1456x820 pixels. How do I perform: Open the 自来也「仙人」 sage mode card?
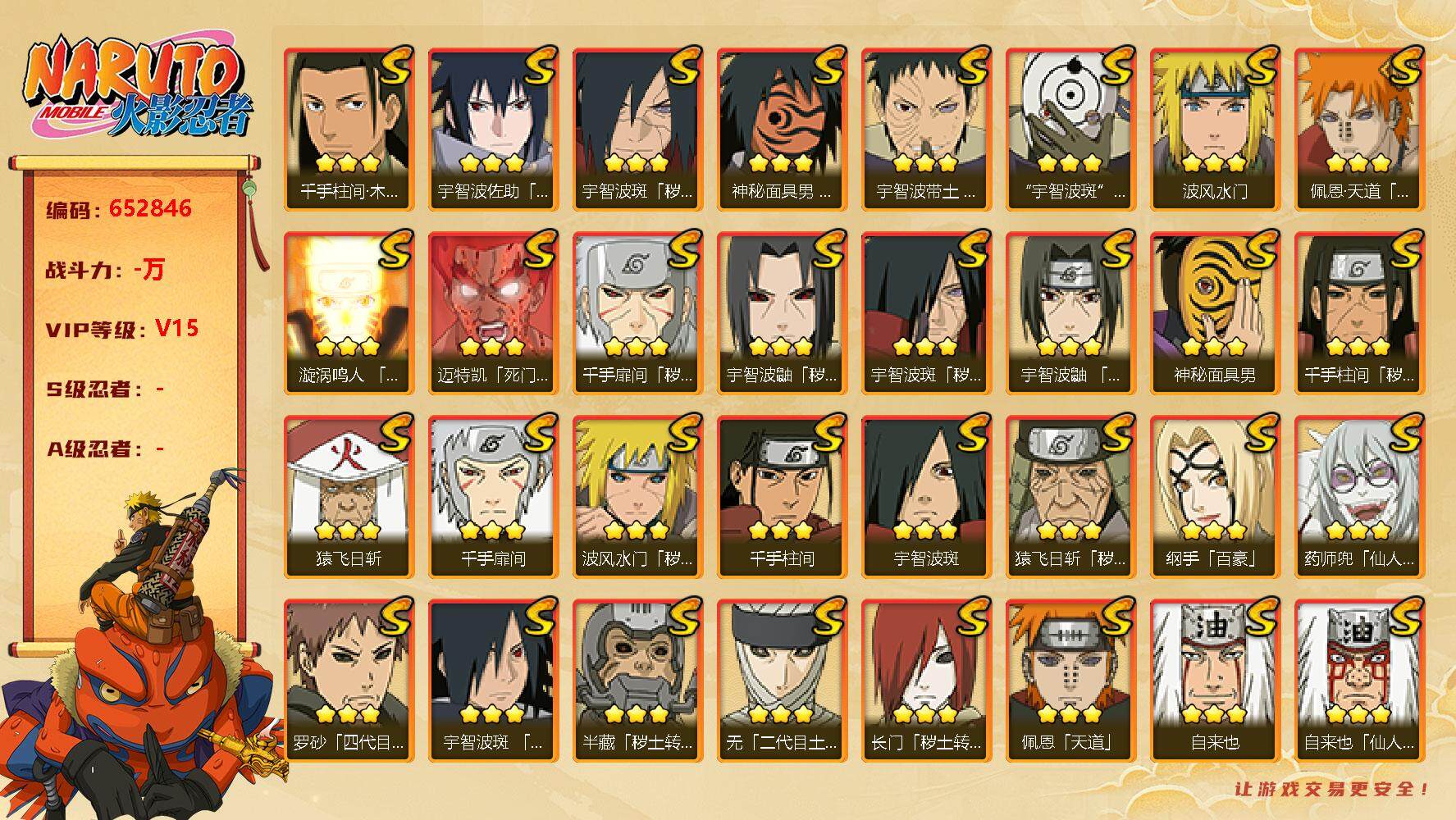tap(1360, 680)
